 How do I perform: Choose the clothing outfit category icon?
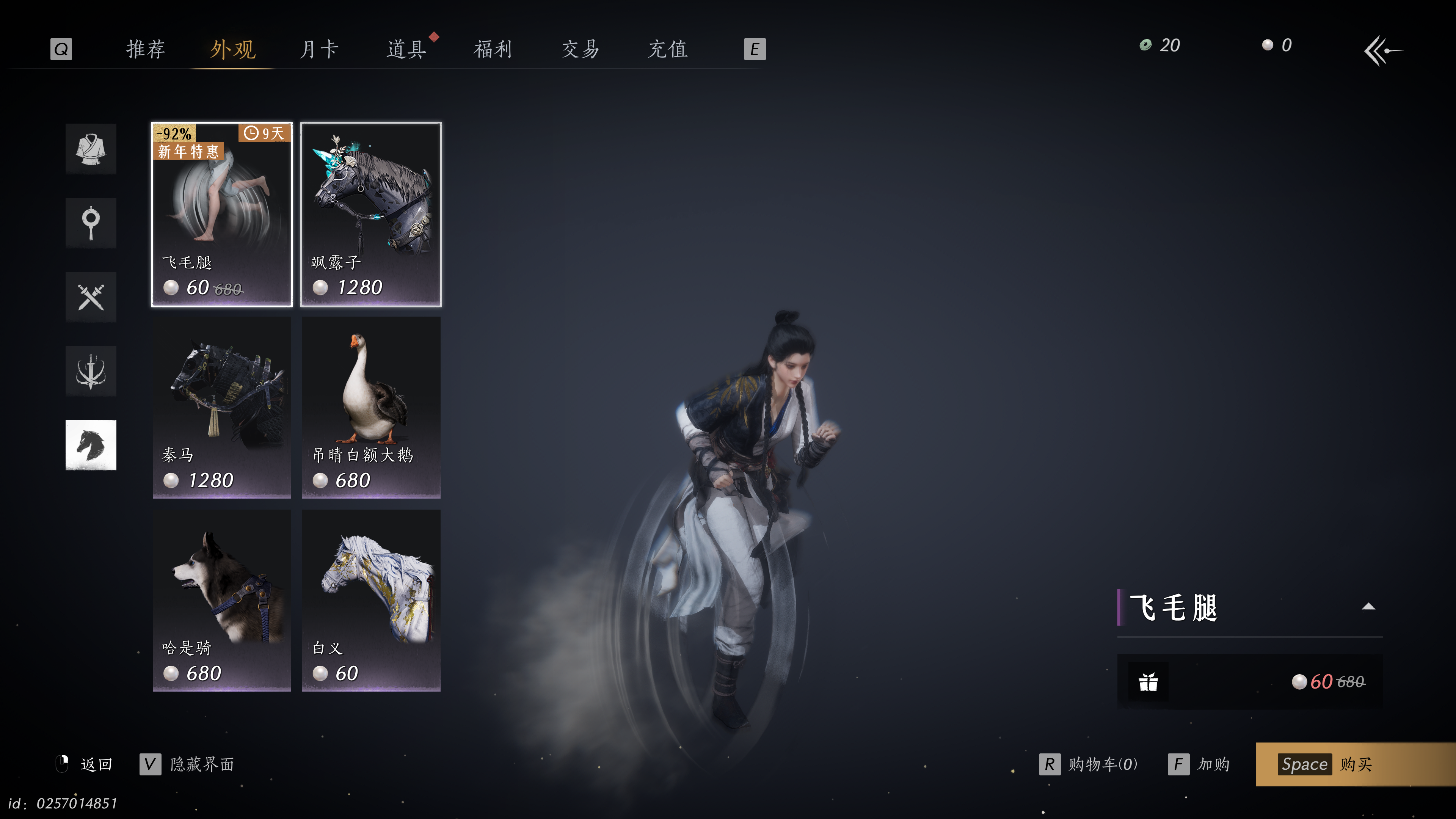[91, 149]
